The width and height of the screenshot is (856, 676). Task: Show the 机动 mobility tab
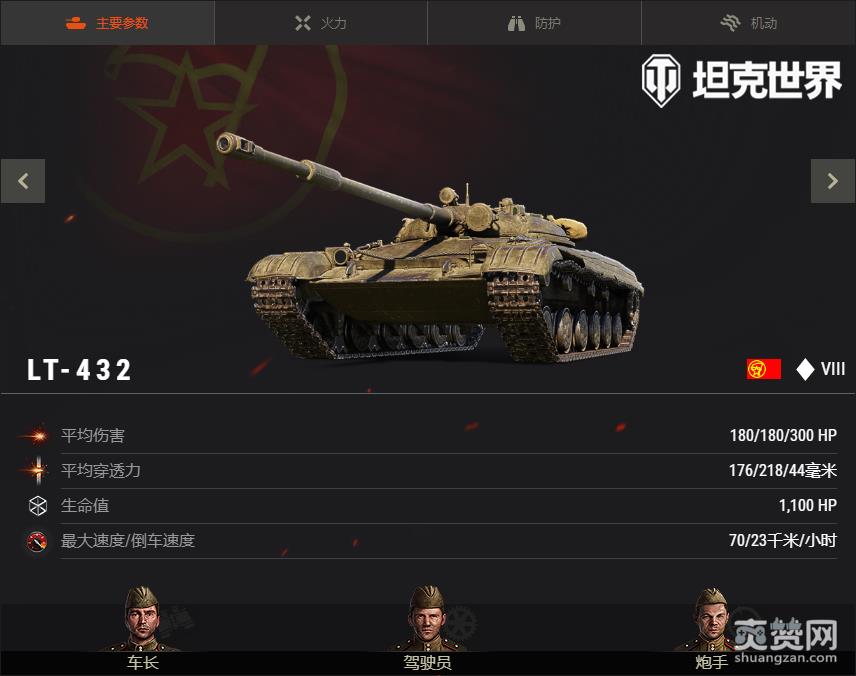[x=748, y=23]
